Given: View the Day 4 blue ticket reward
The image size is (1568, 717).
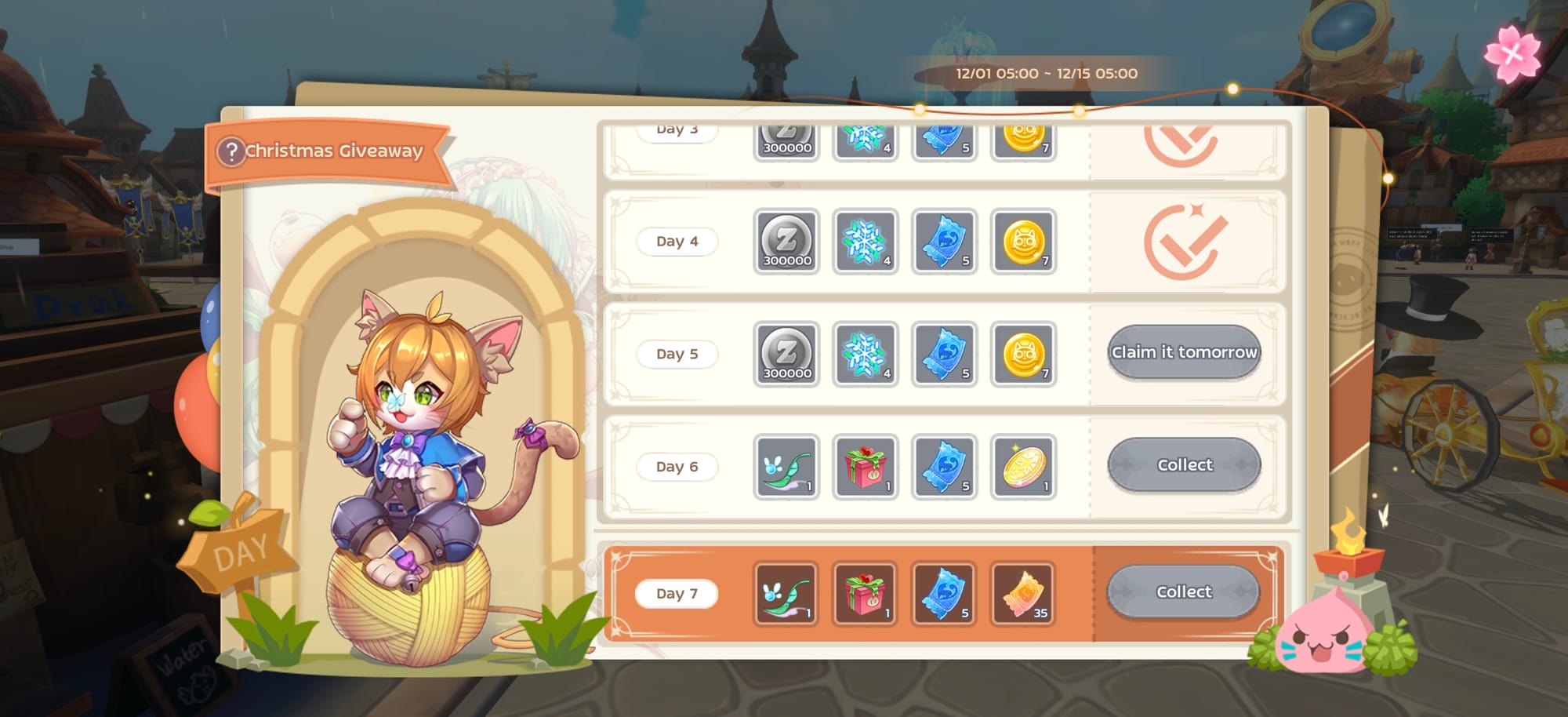Looking at the screenshot, I should point(944,242).
